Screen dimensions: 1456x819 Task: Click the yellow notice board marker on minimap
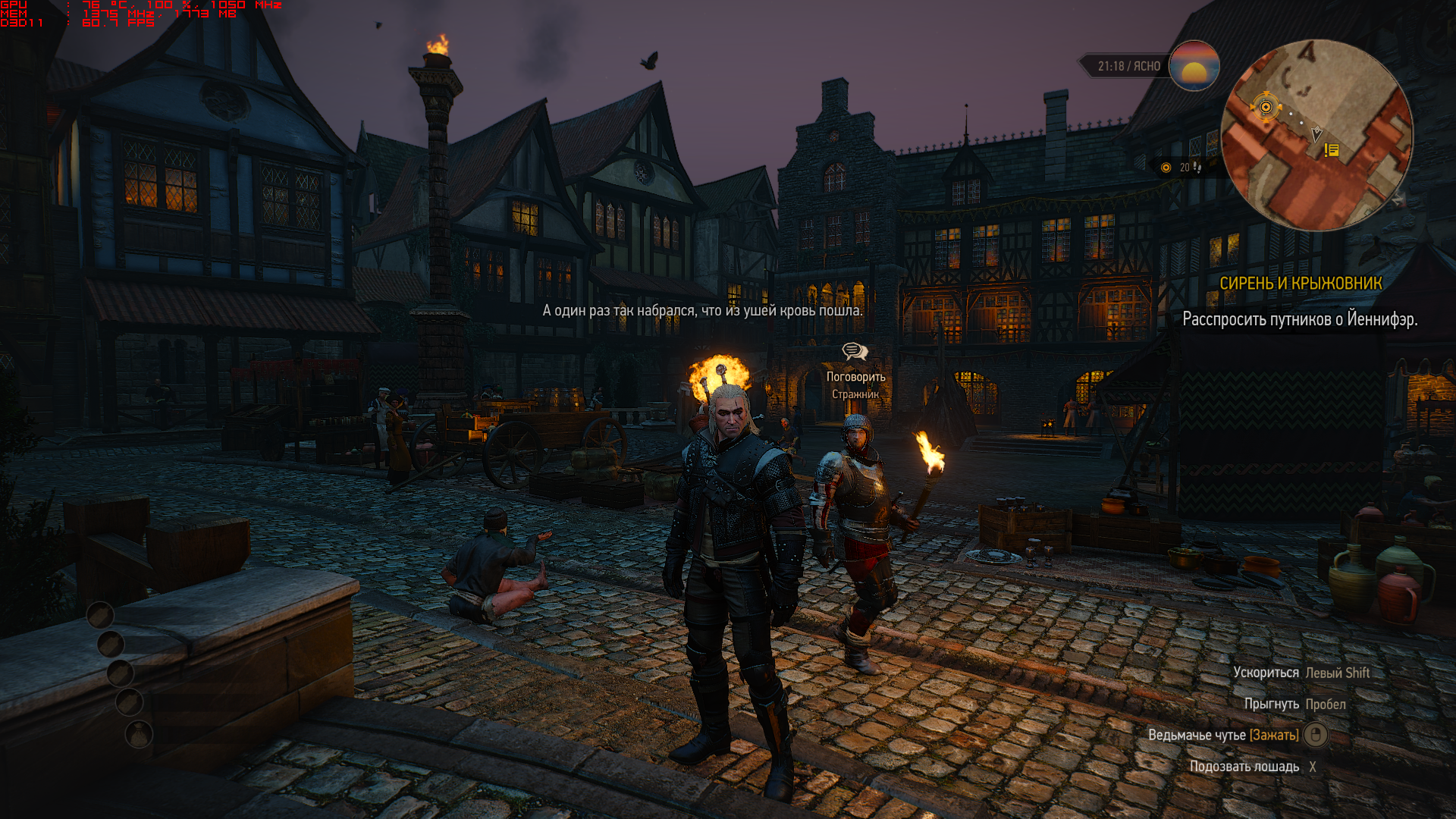1332,150
